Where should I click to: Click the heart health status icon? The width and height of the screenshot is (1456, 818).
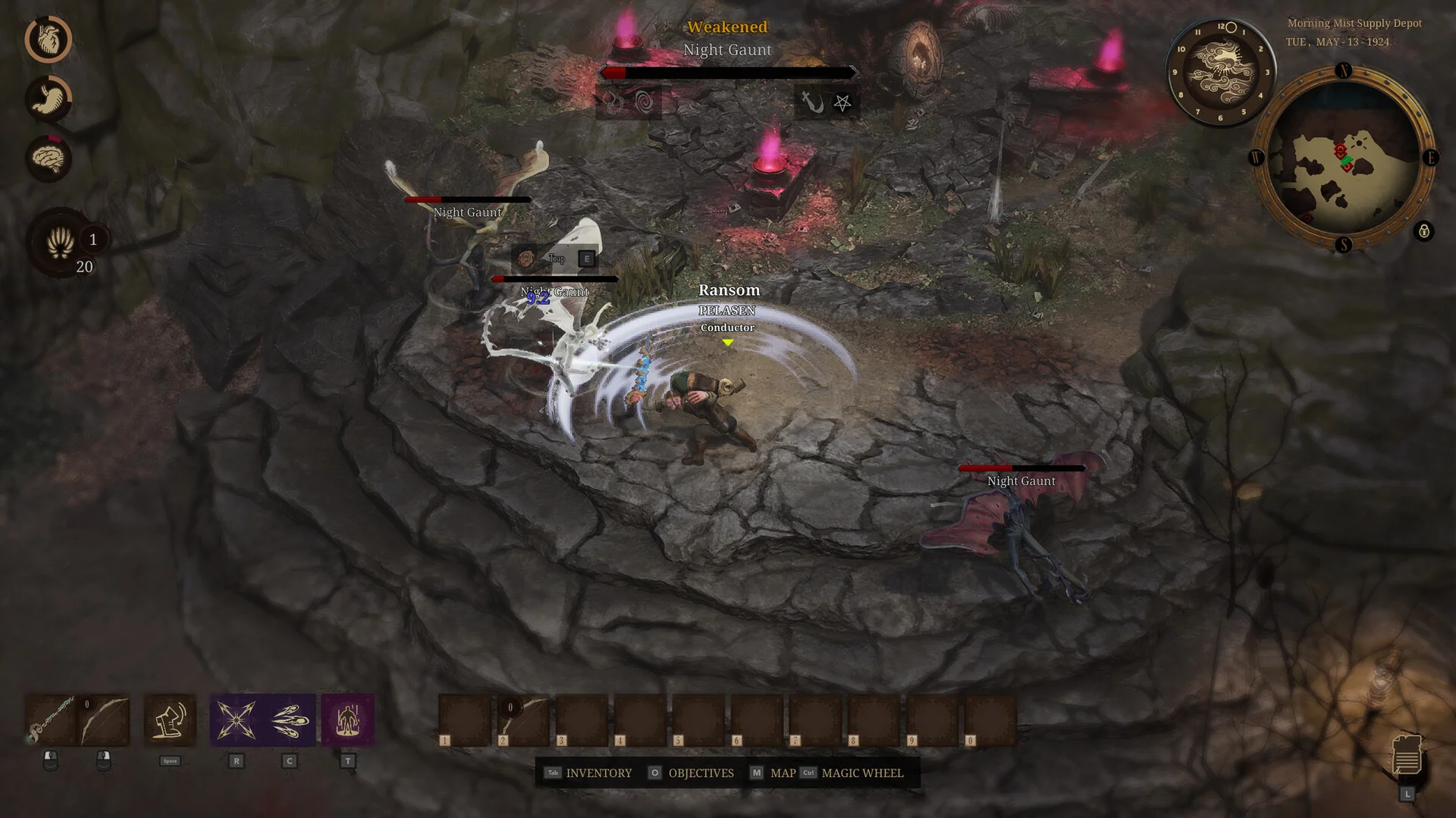pyautogui.click(x=49, y=39)
